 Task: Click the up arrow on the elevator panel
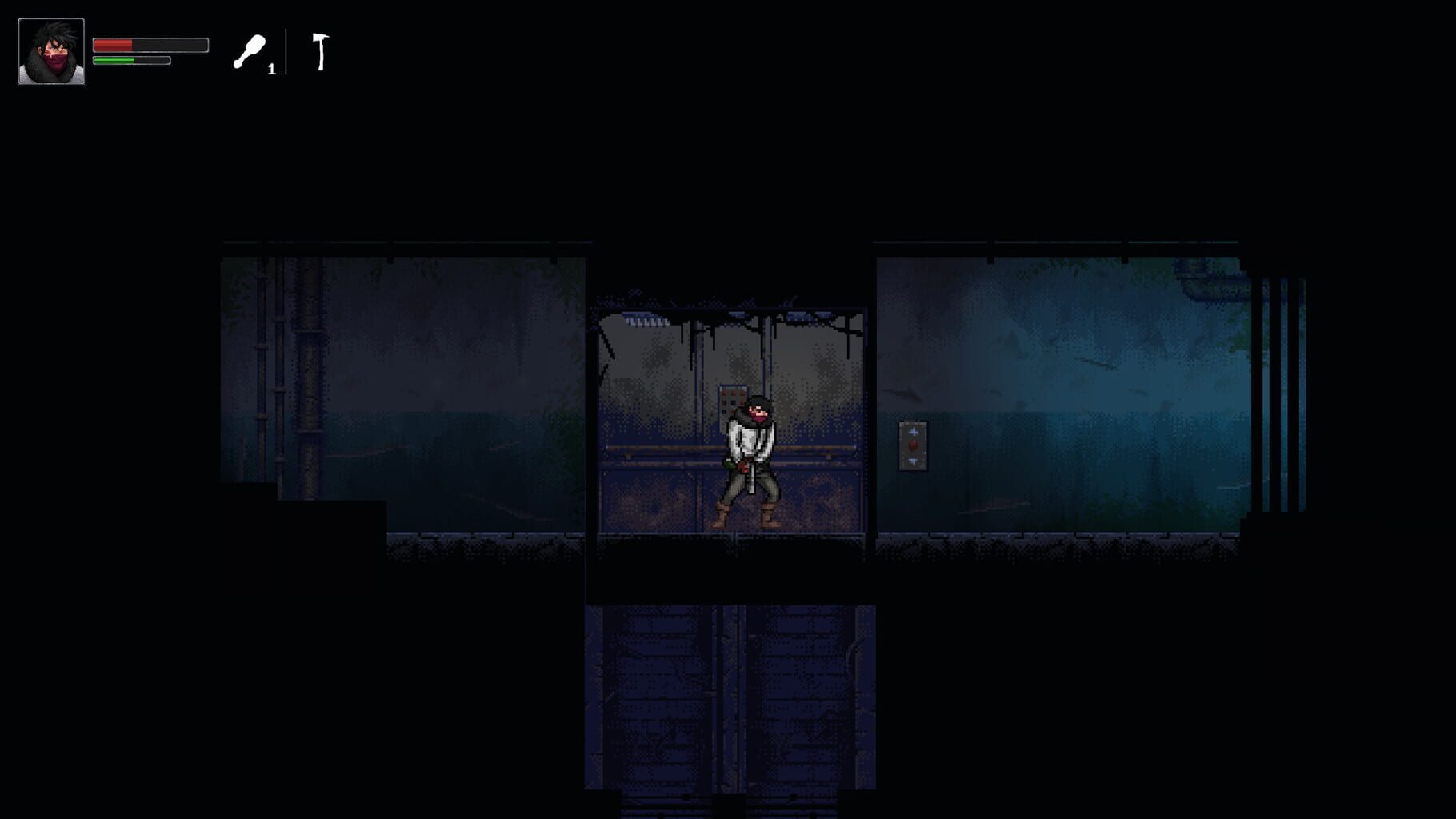913,431
